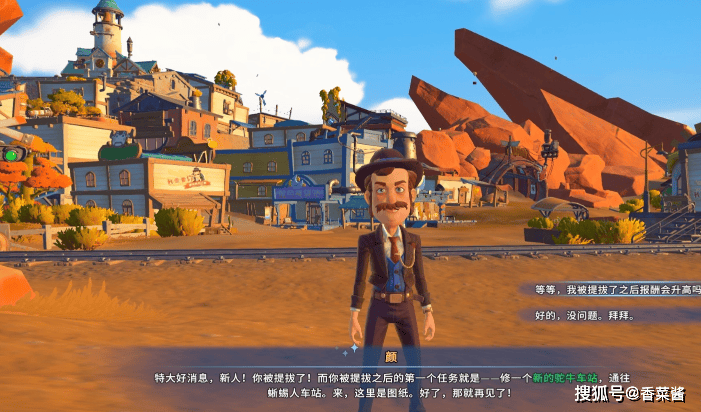Choose the reply asking about higher pay
This screenshot has width=701, height=412.
tap(615, 289)
